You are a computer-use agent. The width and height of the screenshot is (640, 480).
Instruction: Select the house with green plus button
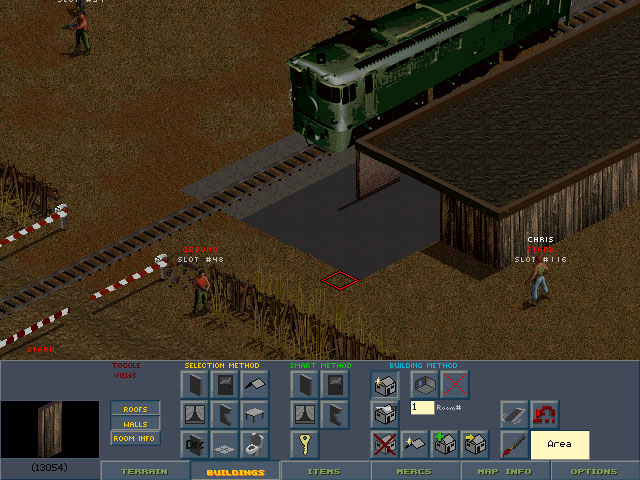(x=445, y=444)
